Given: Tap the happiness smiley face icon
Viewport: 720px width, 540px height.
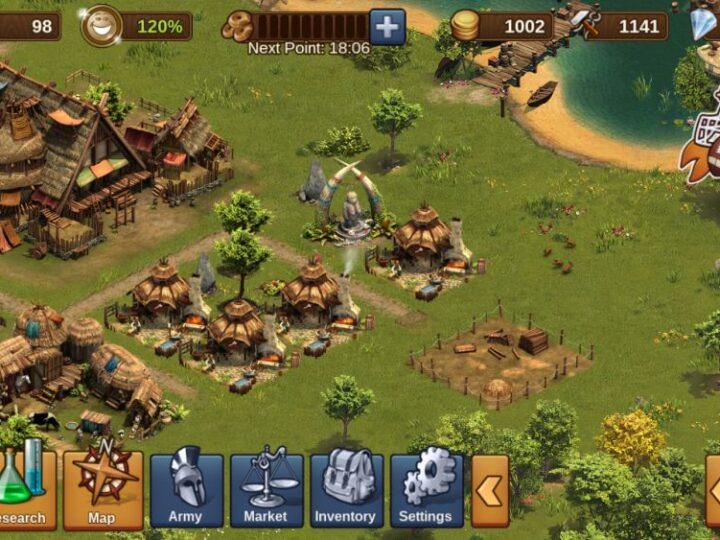Looking at the screenshot, I should point(101,26).
